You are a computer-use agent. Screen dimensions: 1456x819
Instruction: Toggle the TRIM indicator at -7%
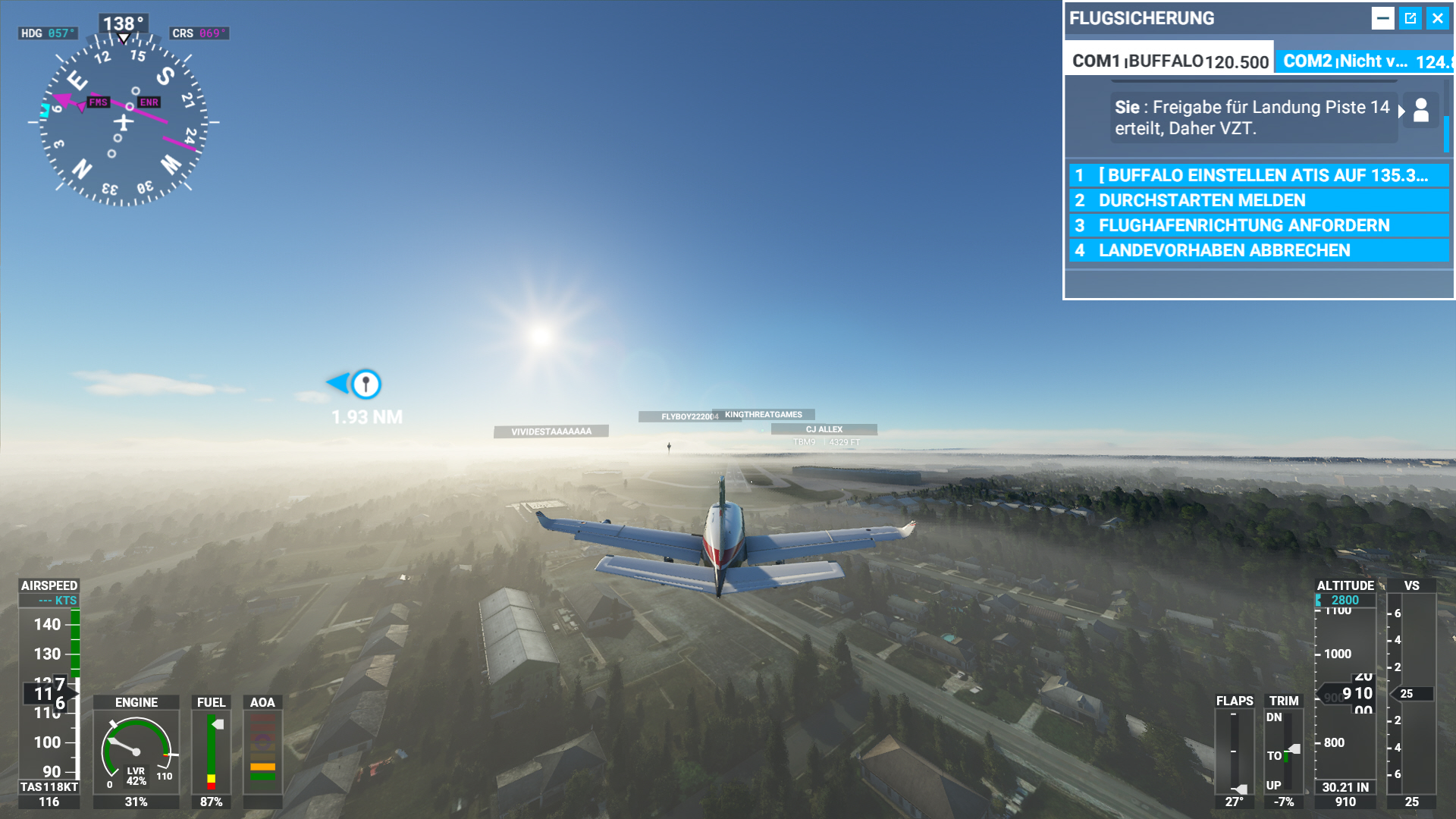pyautogui.click(x=1283, y=751)
